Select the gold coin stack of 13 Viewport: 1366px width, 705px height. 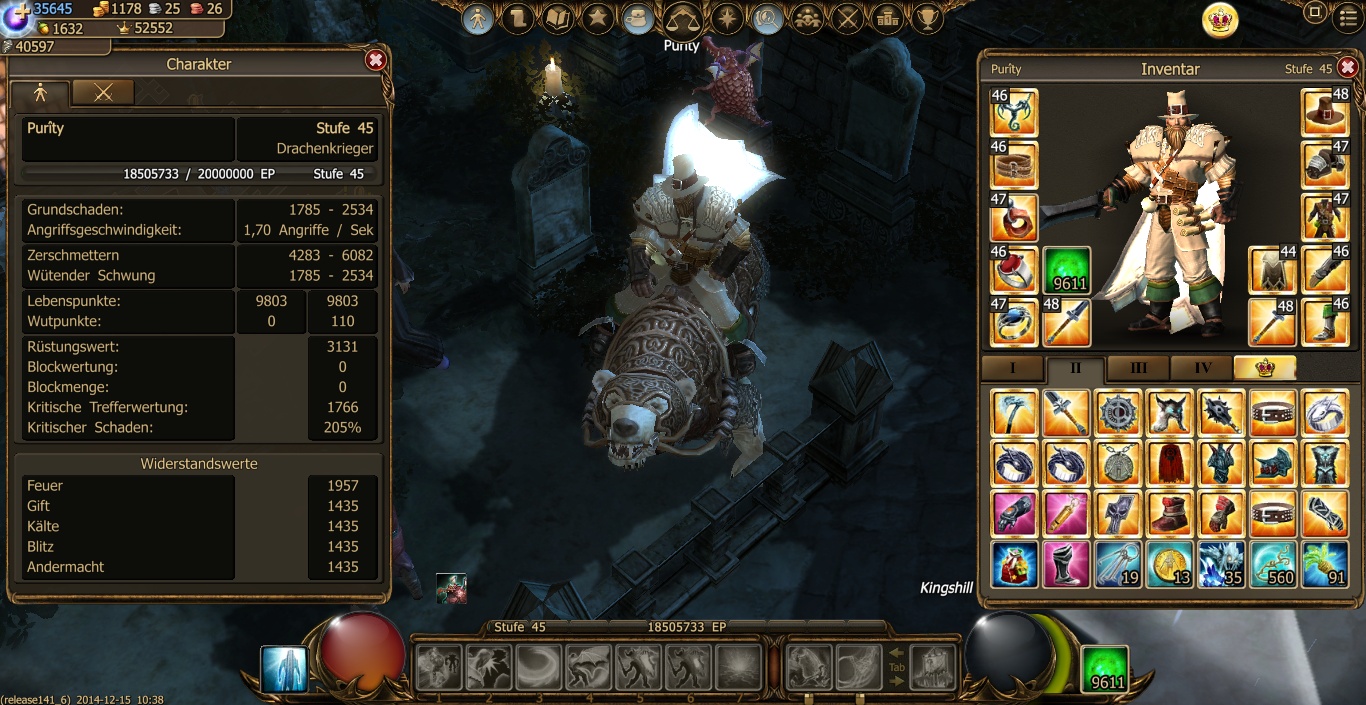(x=1168, y=564)
